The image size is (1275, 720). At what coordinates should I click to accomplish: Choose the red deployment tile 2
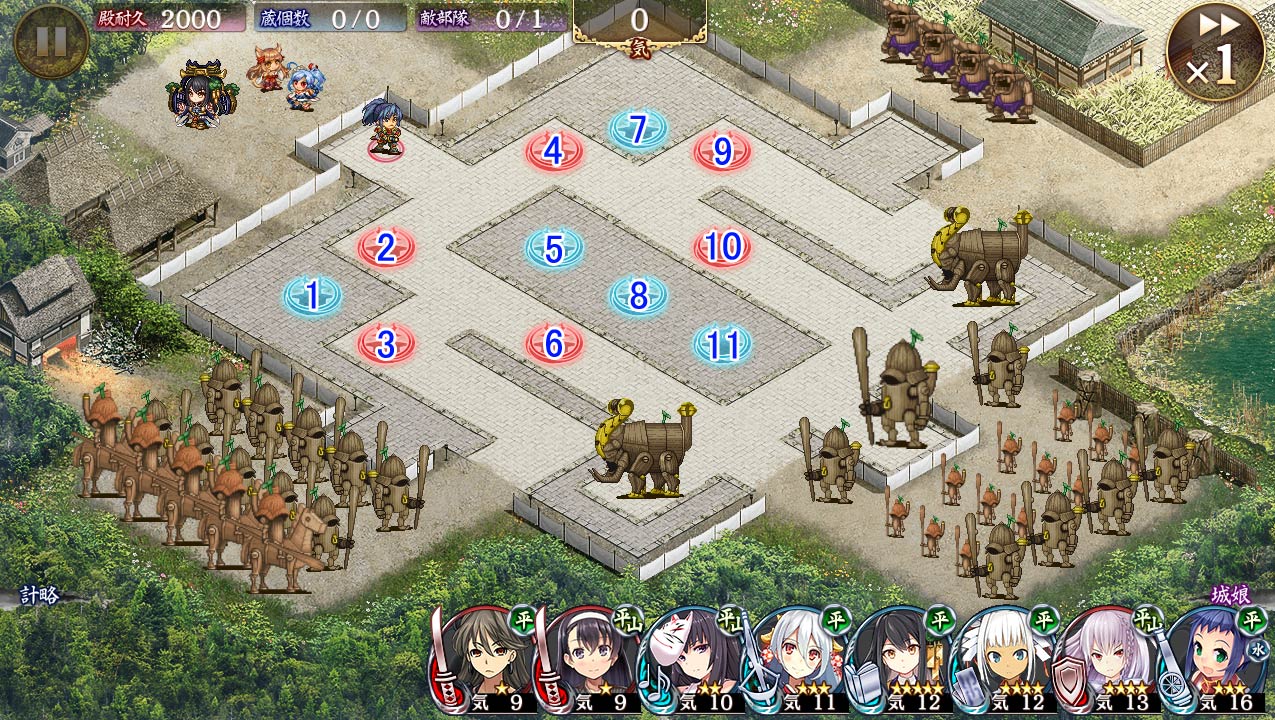pyautogui.click(x=386, y=248)
